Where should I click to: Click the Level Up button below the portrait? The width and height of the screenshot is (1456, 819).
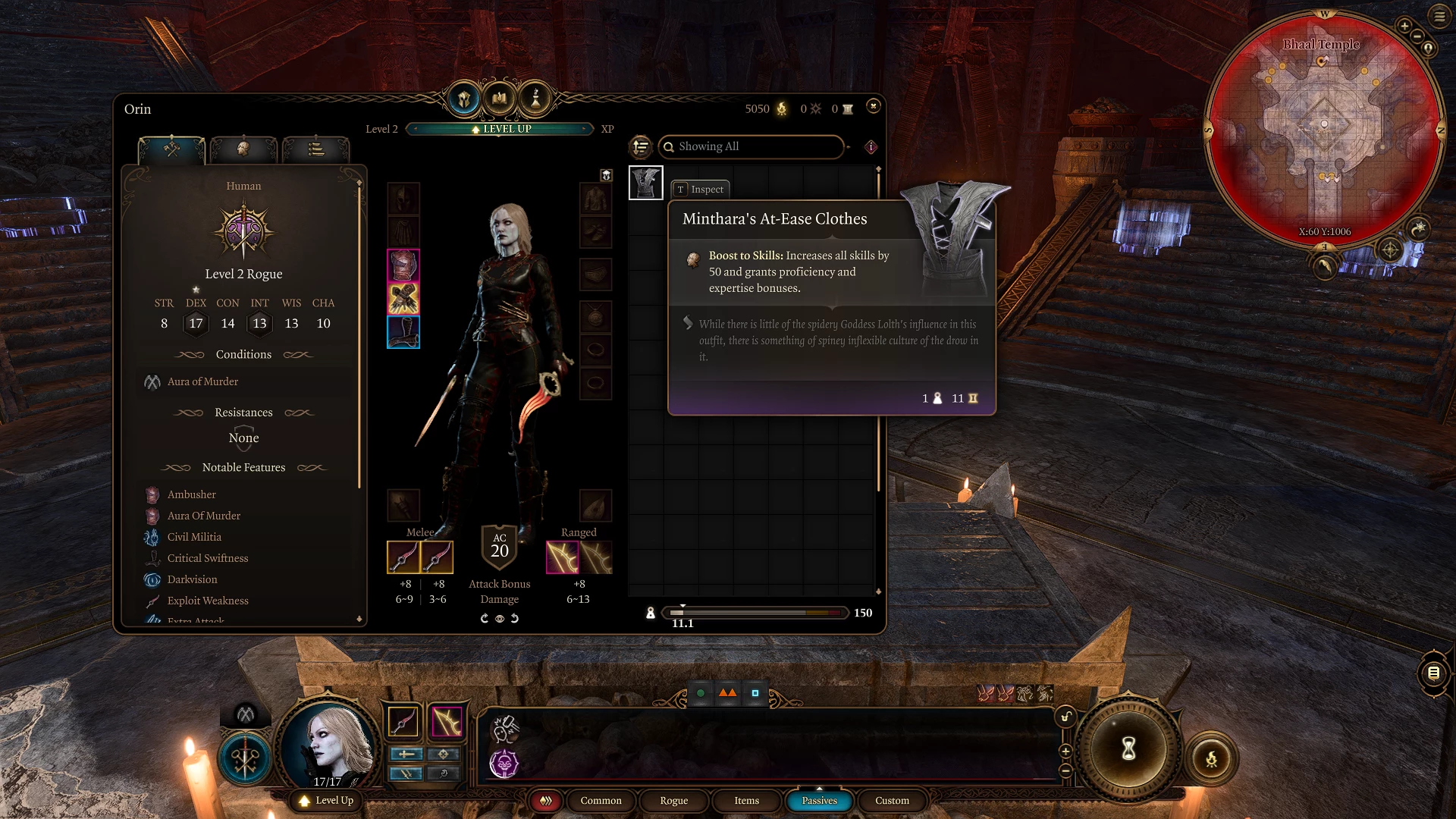327,801
